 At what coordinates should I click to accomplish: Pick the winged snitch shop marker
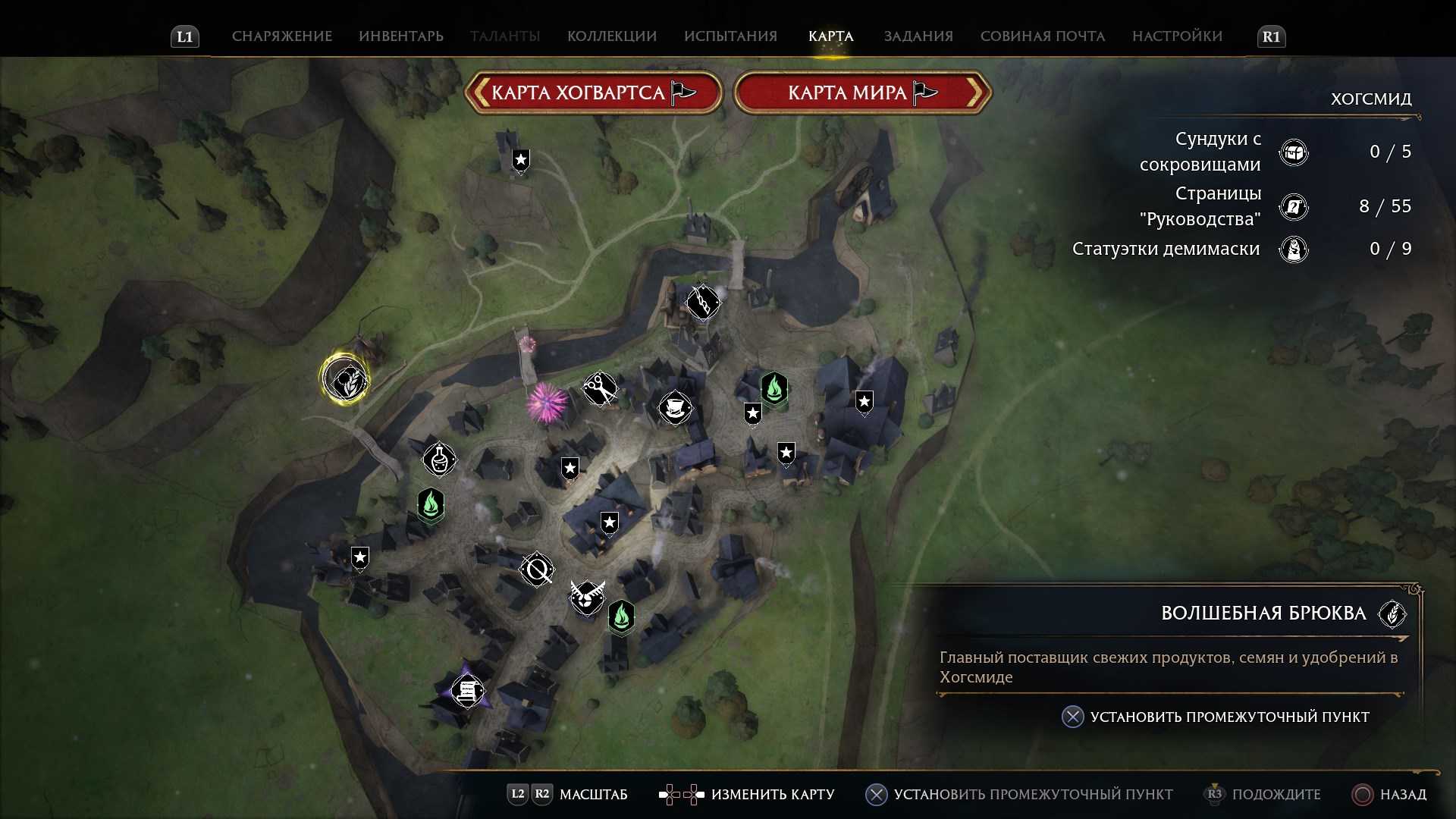tap(587, 596)
